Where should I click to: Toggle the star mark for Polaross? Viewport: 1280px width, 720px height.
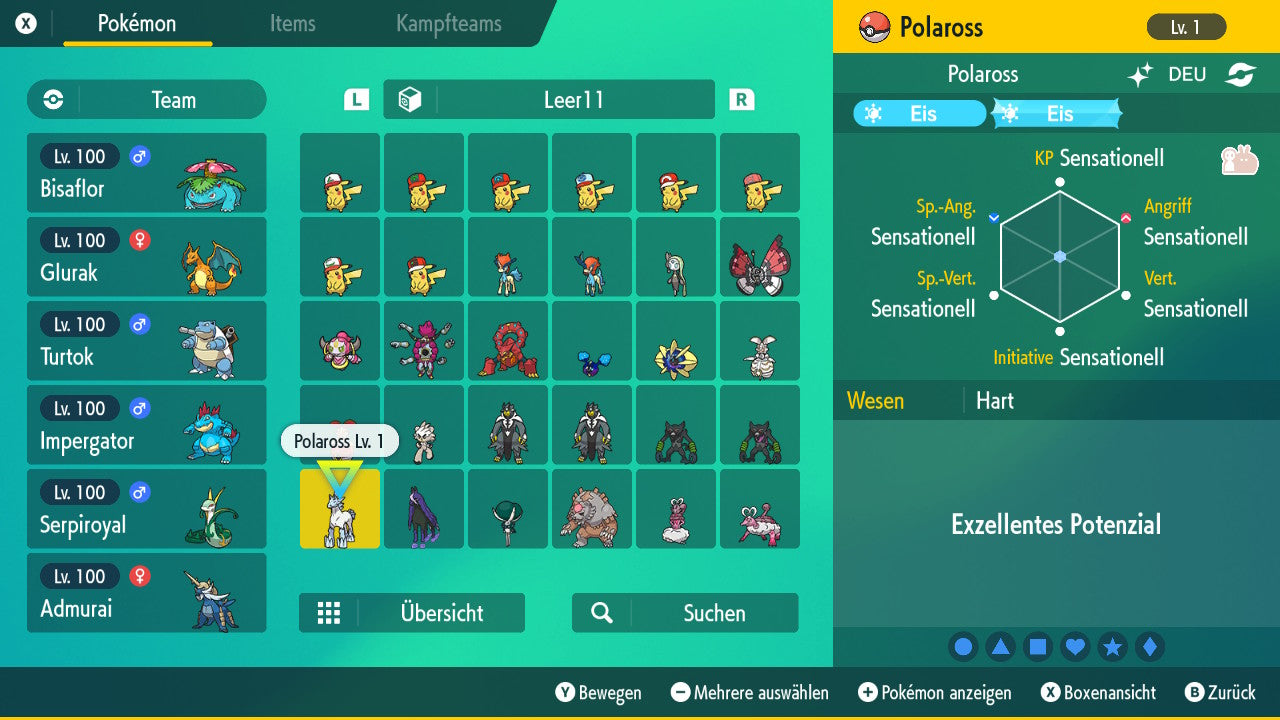[x=1113, y=646]
